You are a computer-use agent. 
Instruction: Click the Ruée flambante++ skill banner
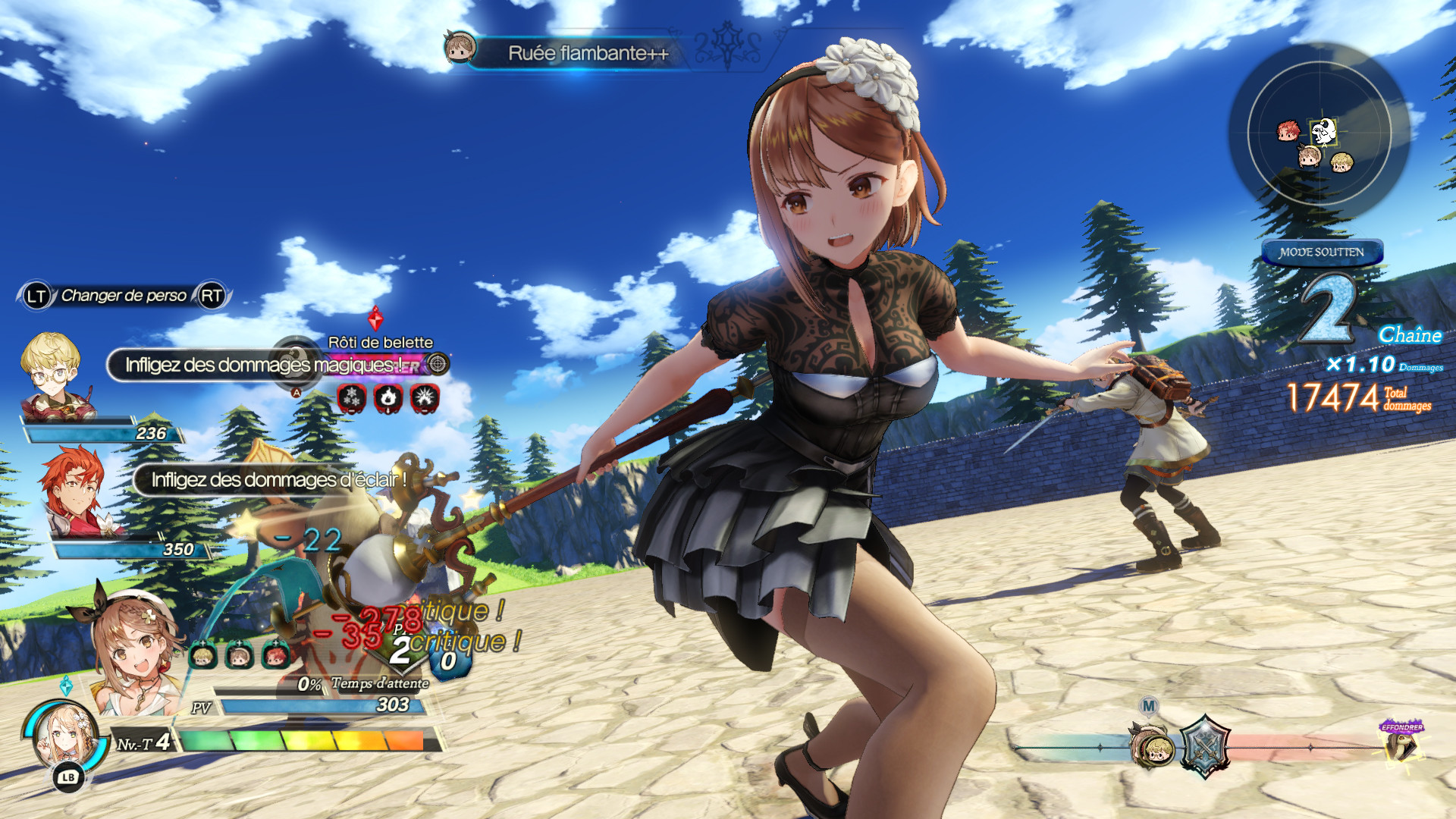pyautogui.click(x=588, y=53)
